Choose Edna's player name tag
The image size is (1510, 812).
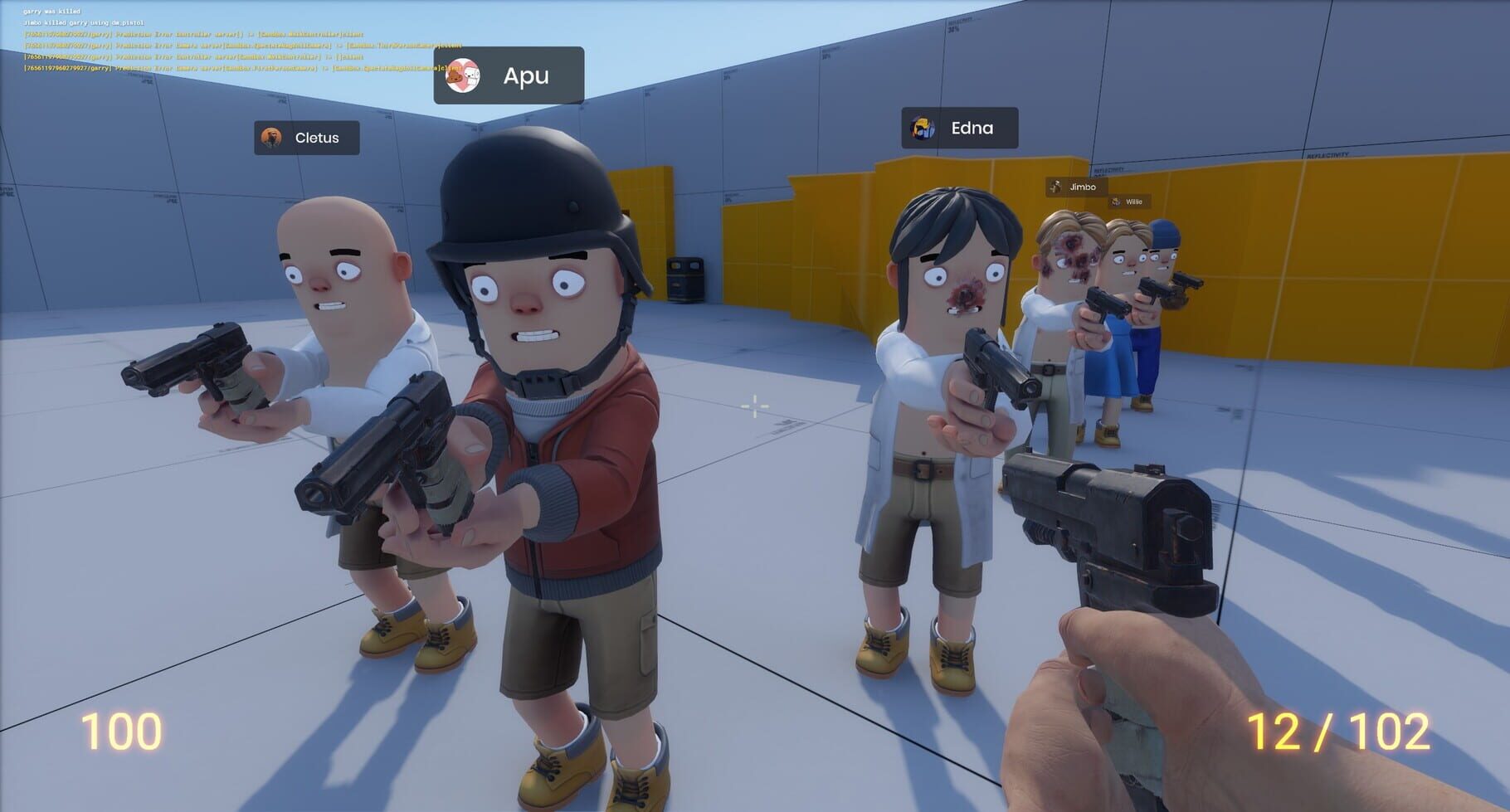(x=959, y=129)
